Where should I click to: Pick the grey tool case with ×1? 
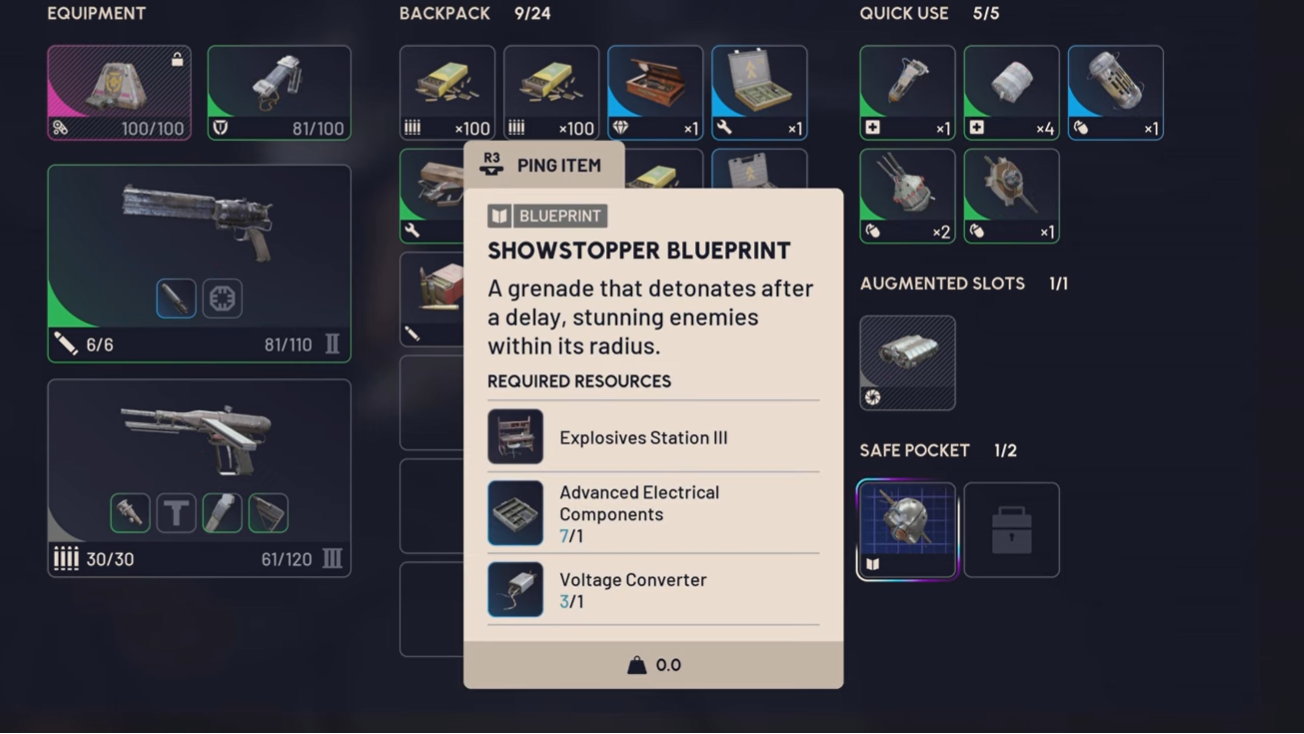759,92
